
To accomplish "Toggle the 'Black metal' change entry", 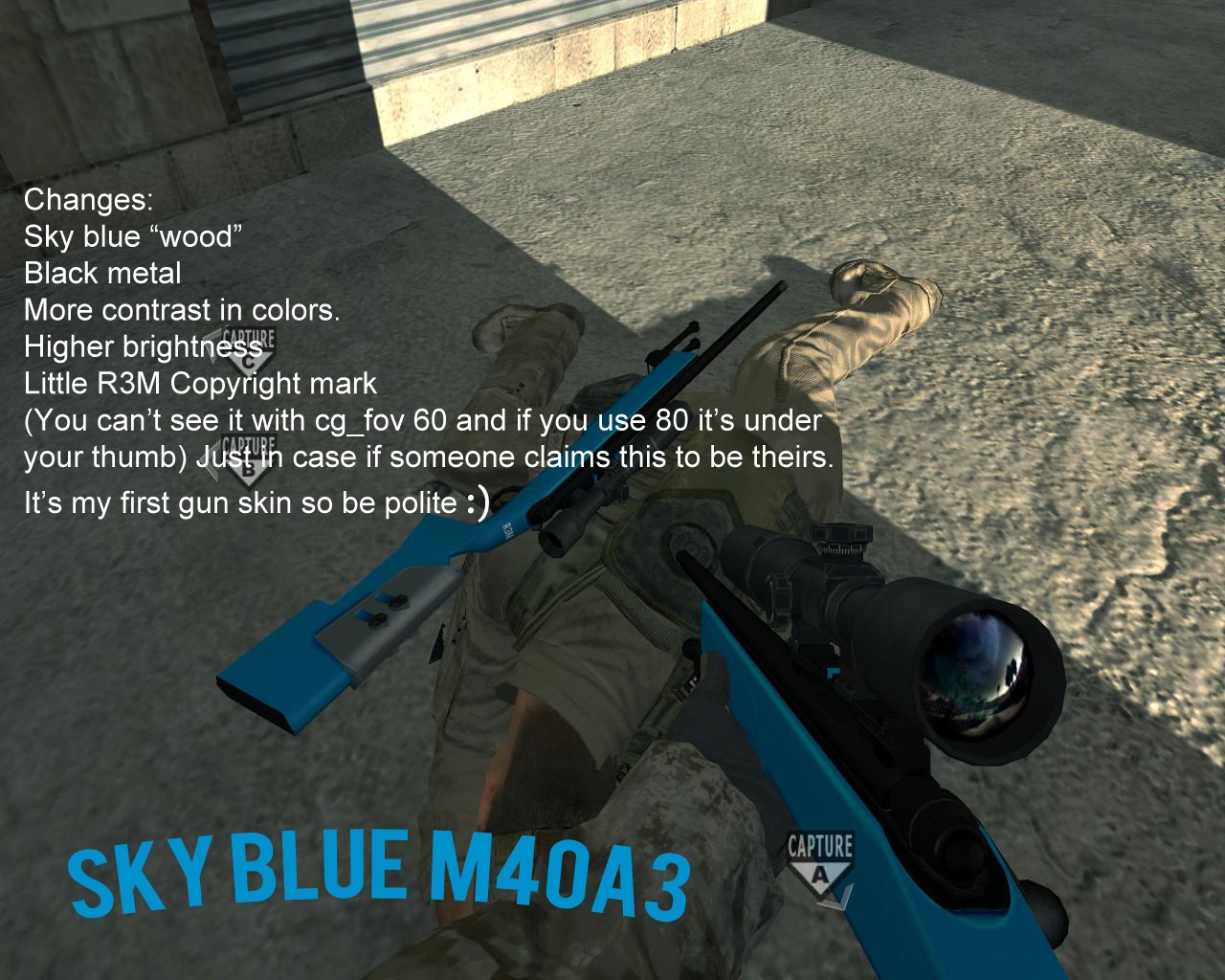I will coord(102,274).
